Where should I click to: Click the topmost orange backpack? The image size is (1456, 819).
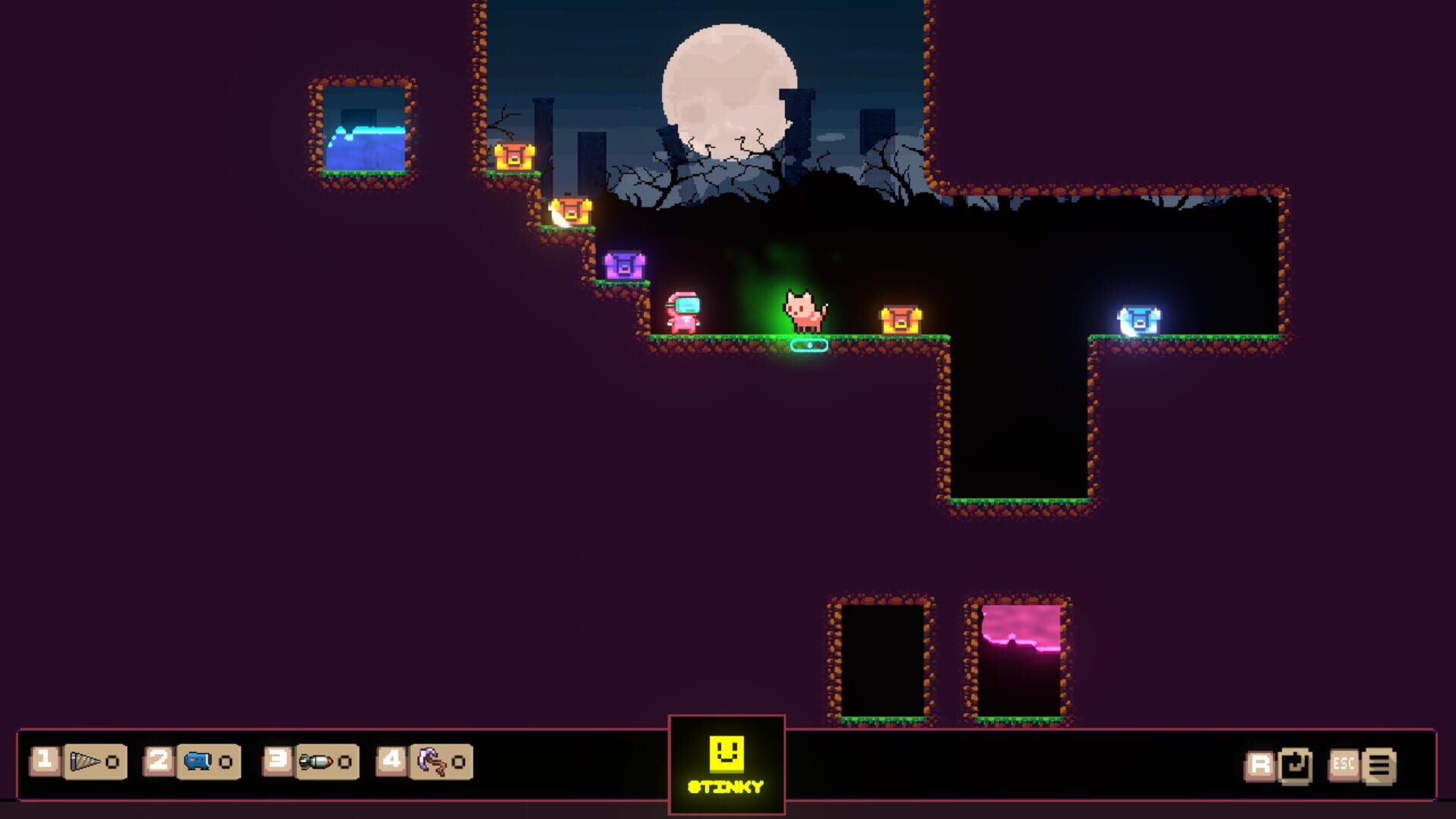[x=514, y=157]
